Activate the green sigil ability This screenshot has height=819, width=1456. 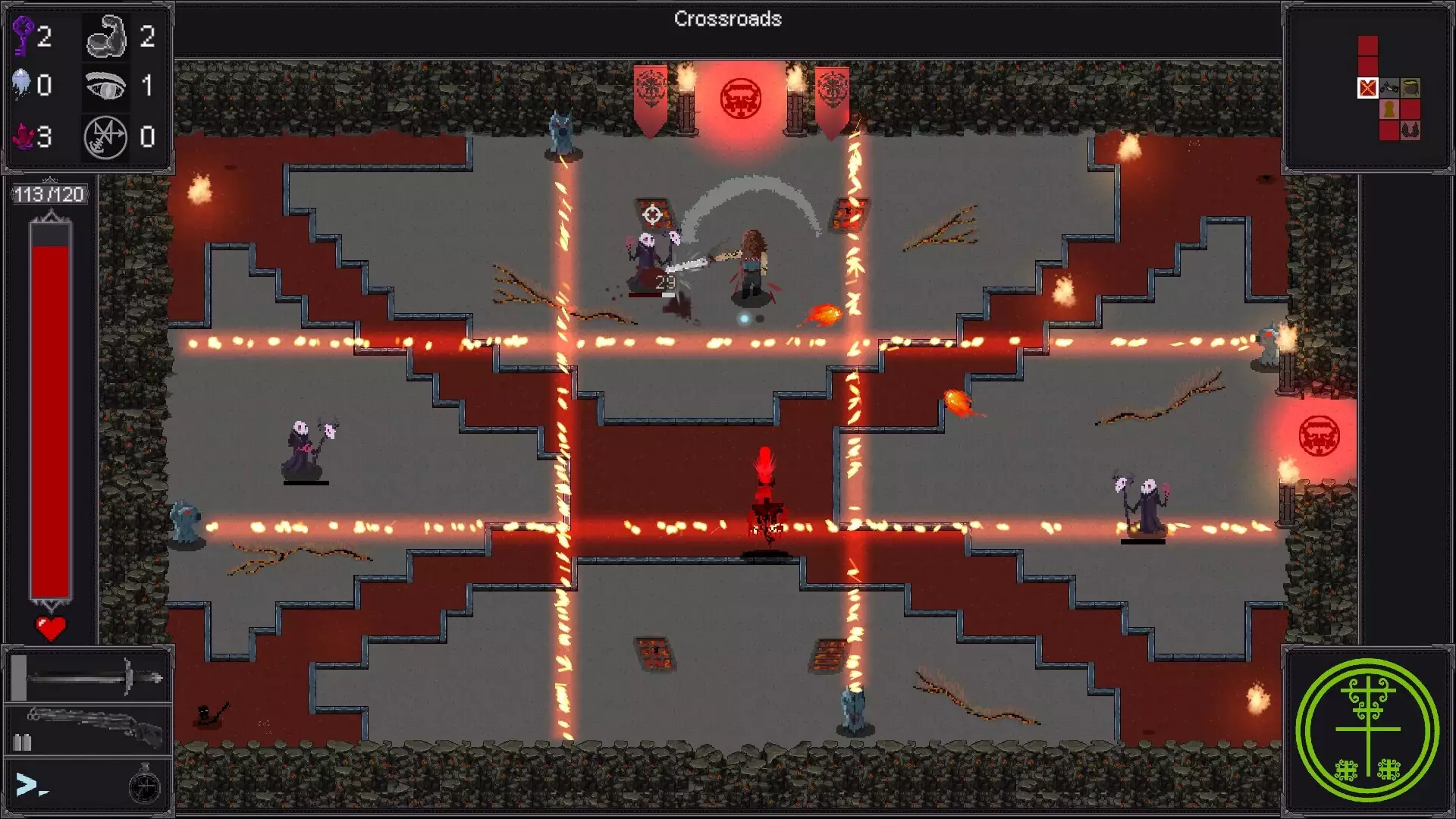pos(1367,730)
